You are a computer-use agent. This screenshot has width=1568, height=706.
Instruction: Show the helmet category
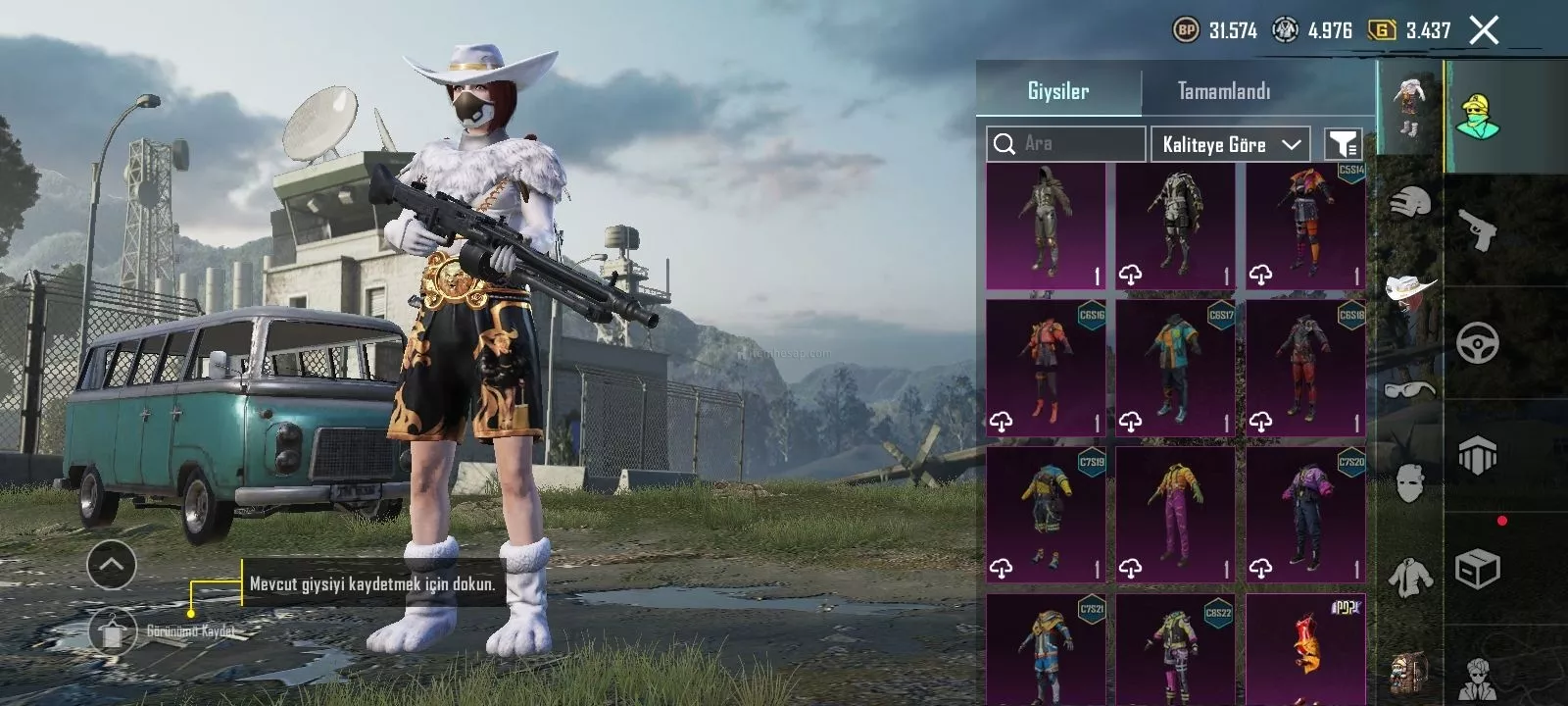pyautogui.click(x=1410, y=204)
